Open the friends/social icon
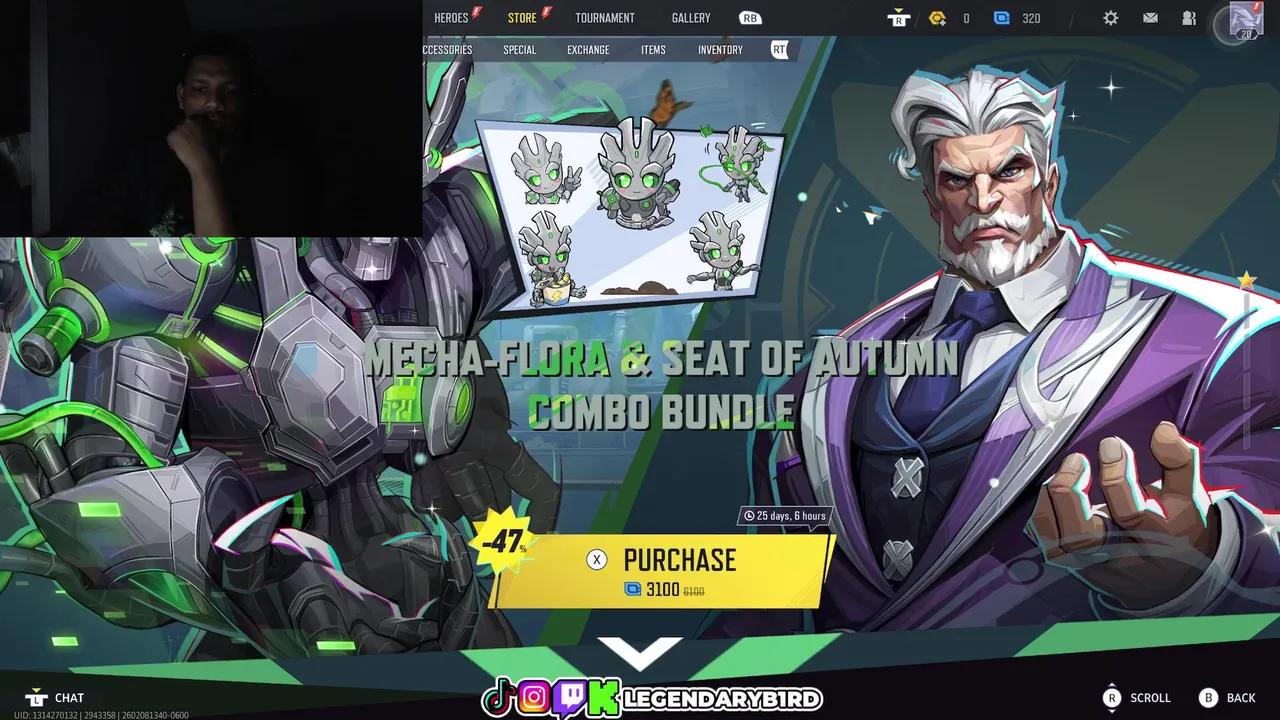The image size is (1280, 720). pyautogui.click(x=1189, y=17)
